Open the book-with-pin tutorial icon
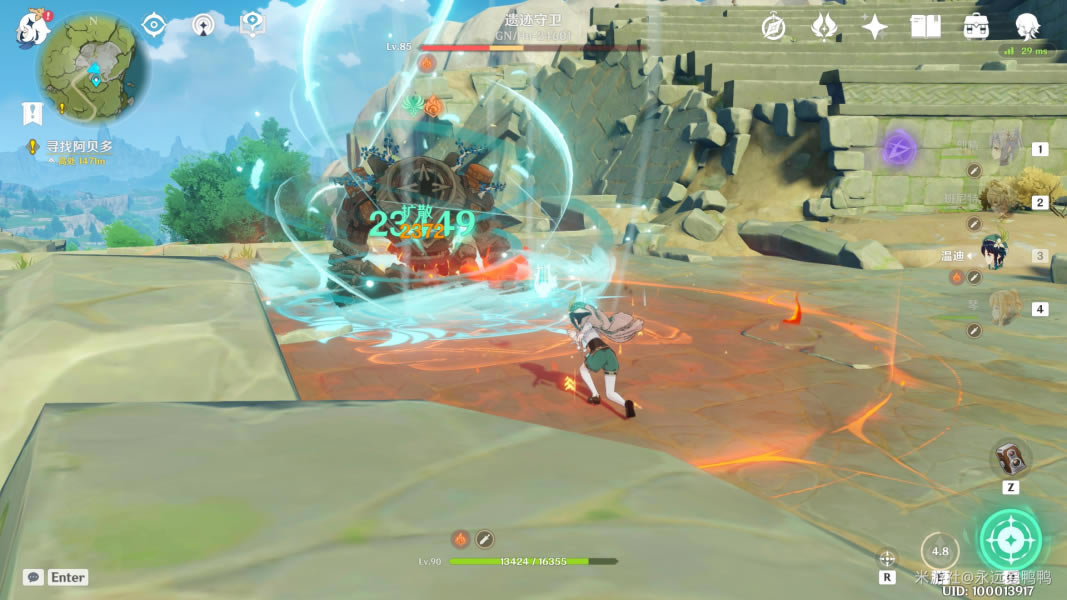 tap(252, 25)
